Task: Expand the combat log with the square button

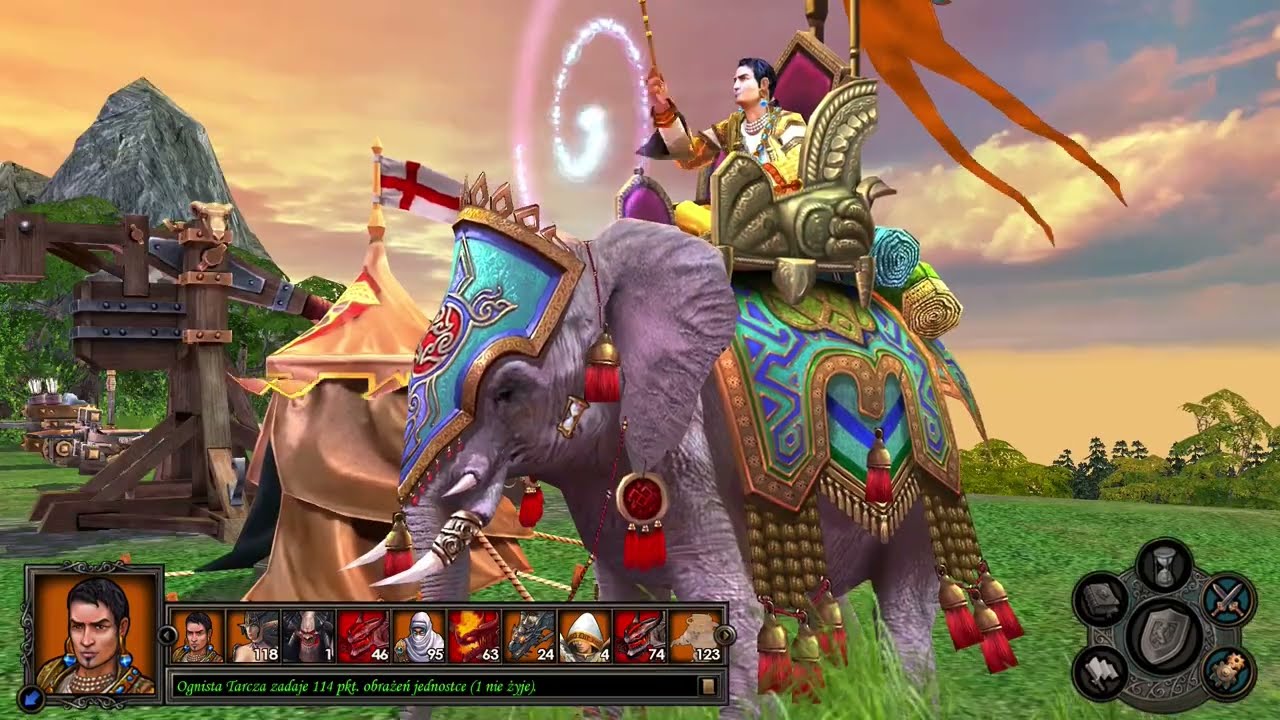Action: (708, 686)
